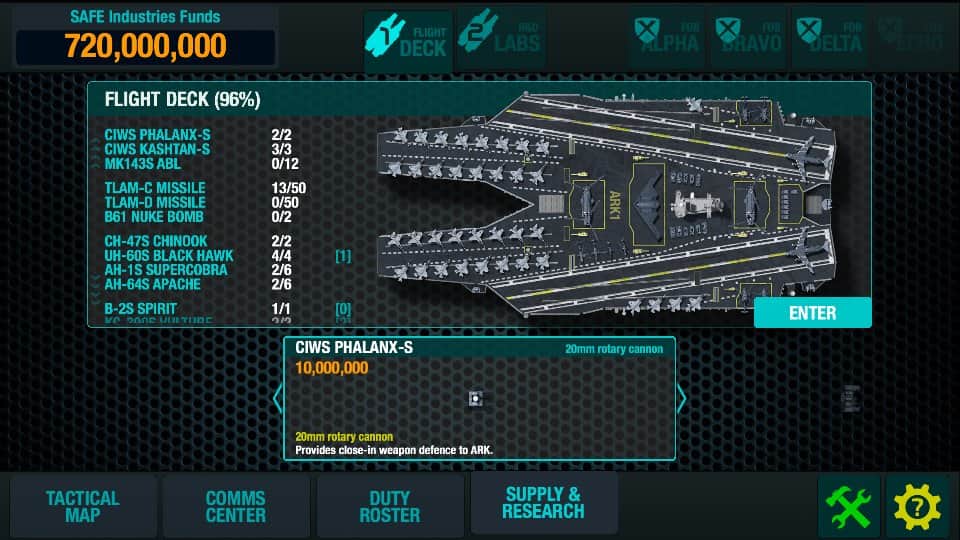Screen dimensions: 960x540
Task: Go to the Comms Center
Action: click(x=236, y=506)
